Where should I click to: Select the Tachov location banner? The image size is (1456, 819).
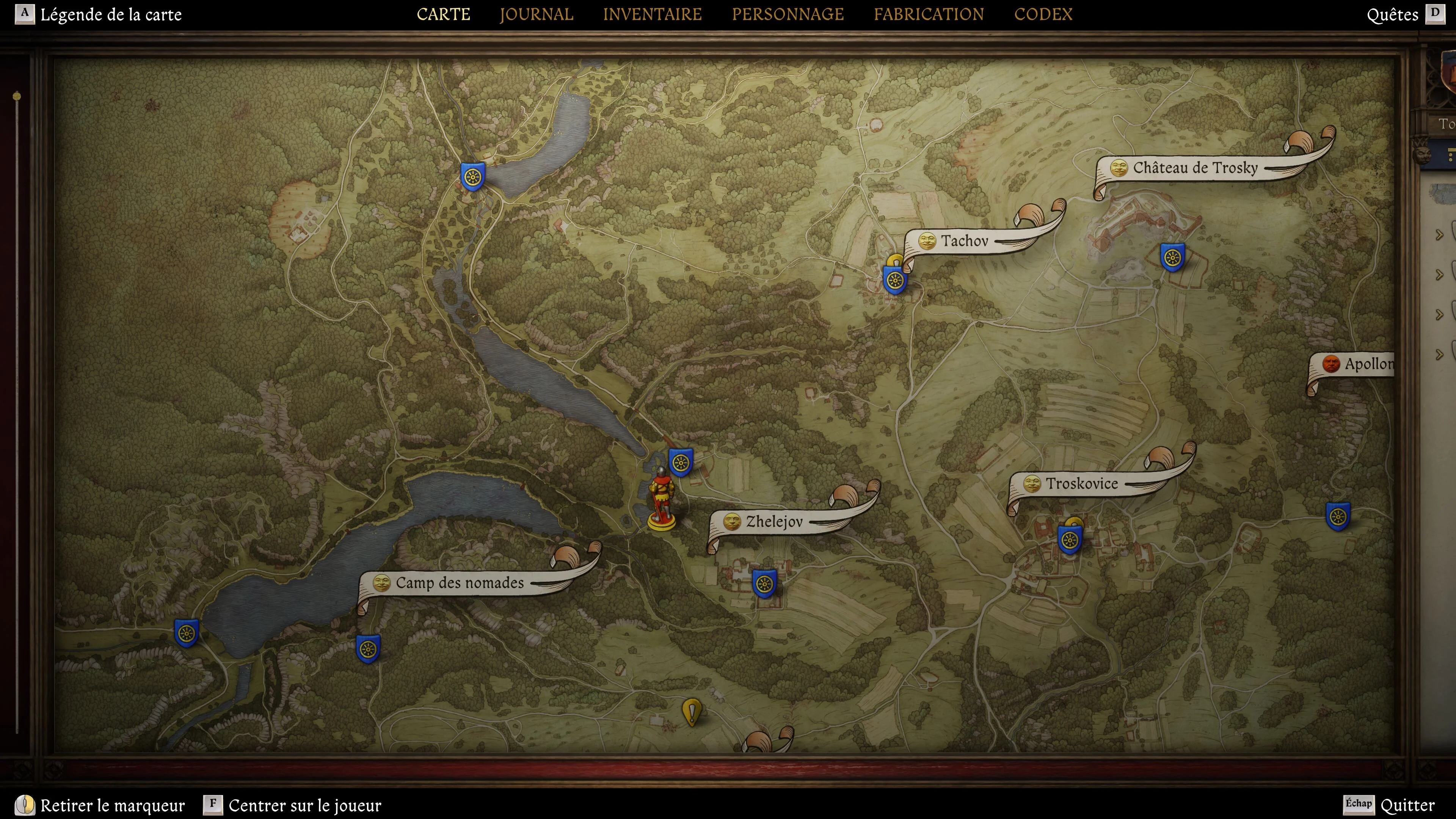(x=964, y=242)
